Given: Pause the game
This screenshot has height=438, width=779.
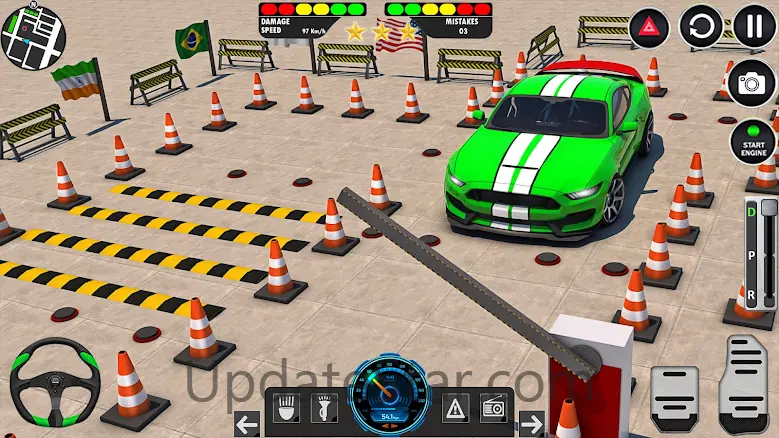Looking at the screenshot, I should click(x=754, y=26).
